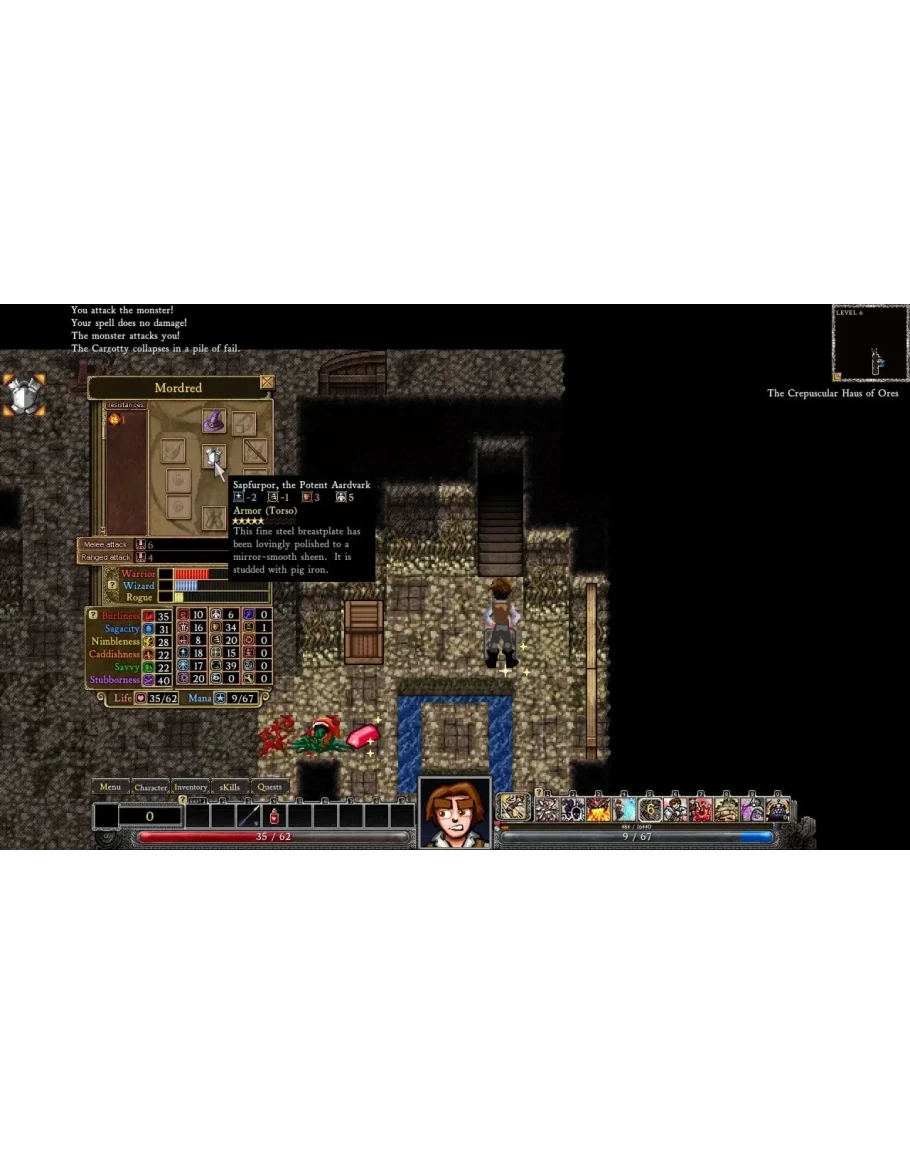Open the help question mark beside Burliness

[93, 615]
